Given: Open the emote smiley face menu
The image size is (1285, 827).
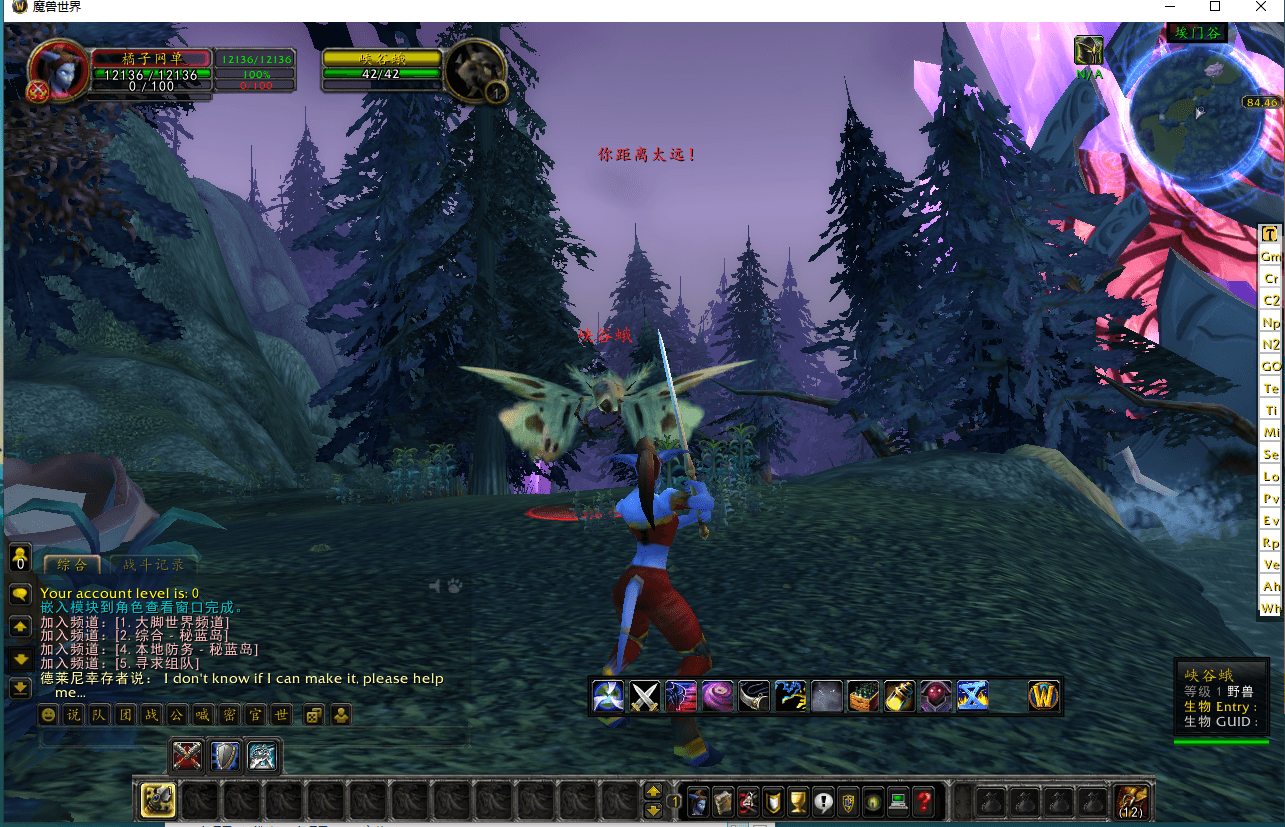Looking at the screenshot, I should (x=48, y=715).
